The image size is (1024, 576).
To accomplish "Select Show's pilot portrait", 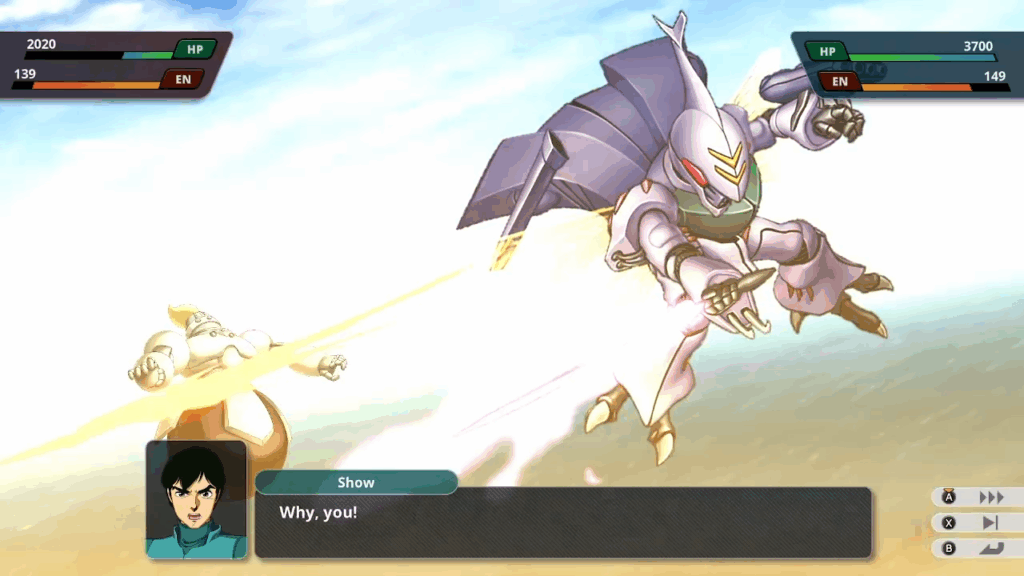I will pyautogui.click(x=196, y=499).
